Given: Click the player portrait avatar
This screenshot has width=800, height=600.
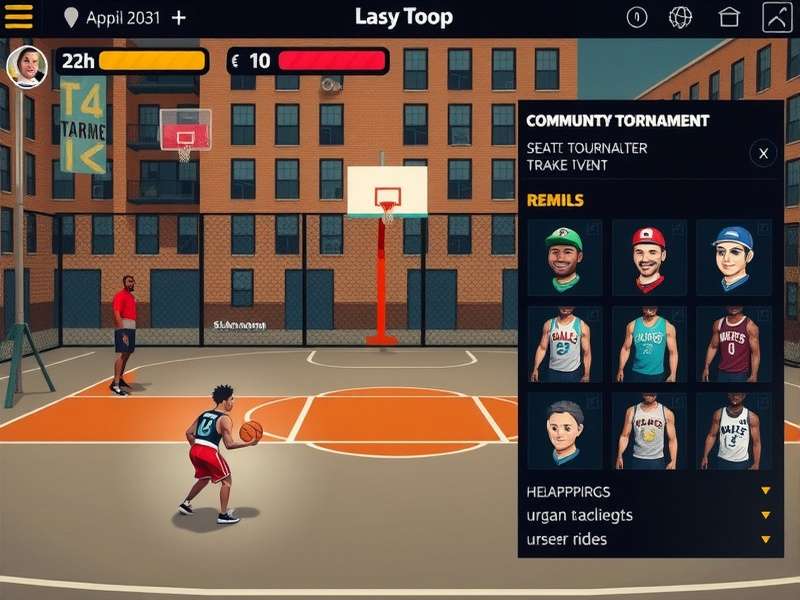Looking at the screenshot, I should [27, 67].
